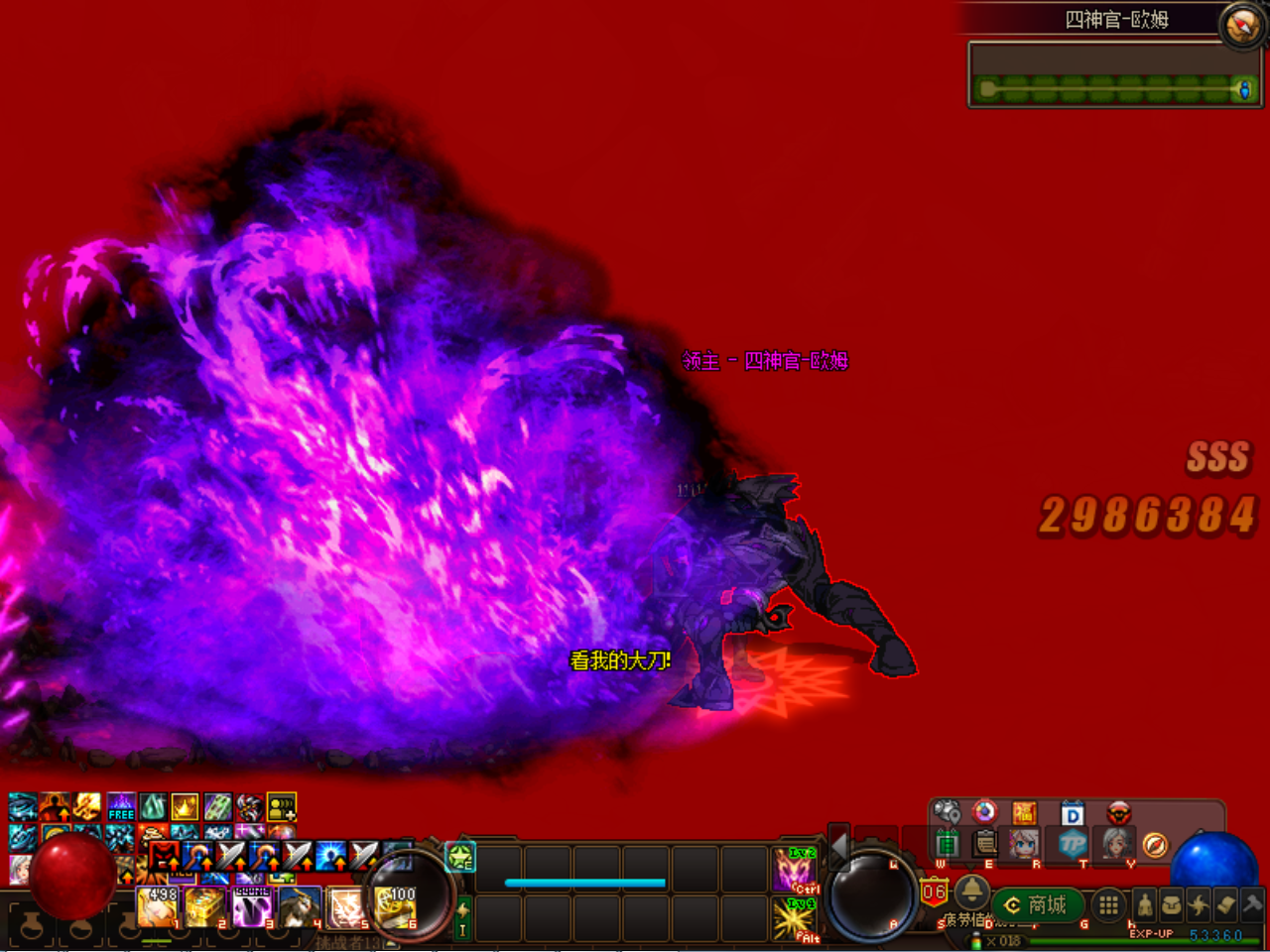Screen dimensions: 1270x952
Task: Toggle the minimap compass in the top-right corner
Action: pos(1241,26)
